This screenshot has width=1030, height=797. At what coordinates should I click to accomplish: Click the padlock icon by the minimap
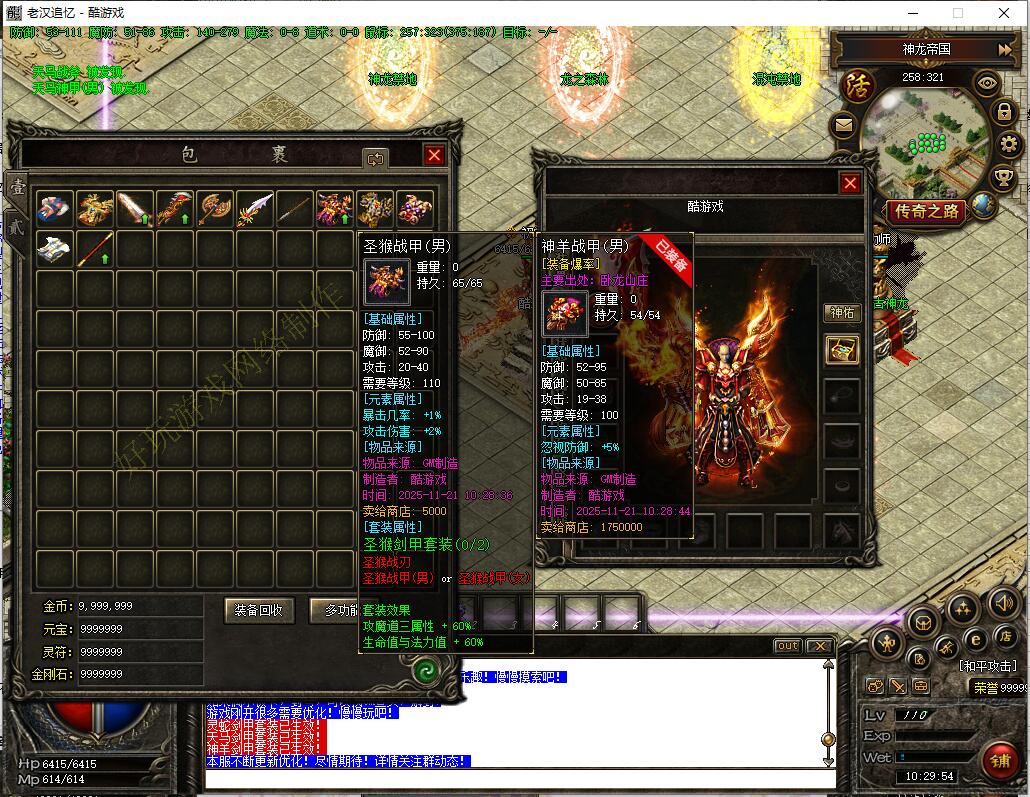(x=1005, y=112)
